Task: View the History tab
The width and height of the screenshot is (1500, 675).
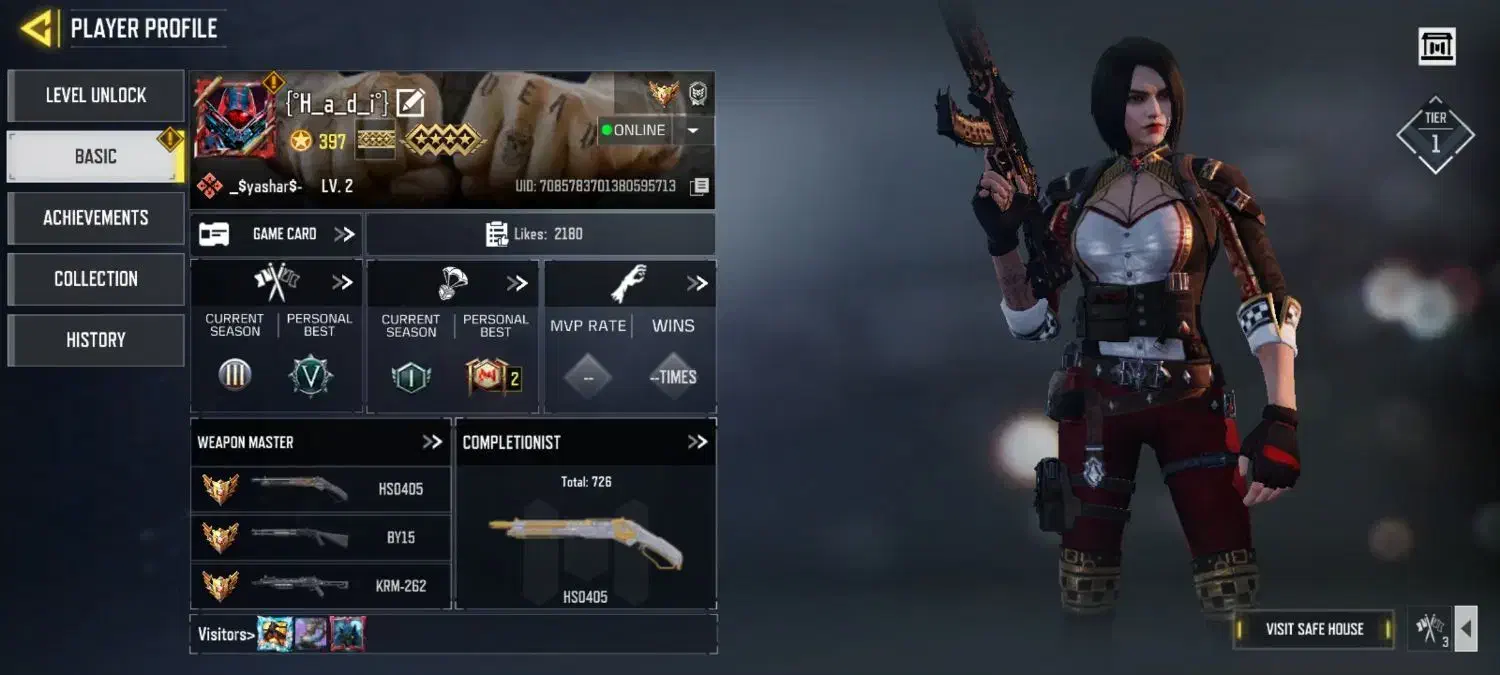Action: tap(96, 340)
